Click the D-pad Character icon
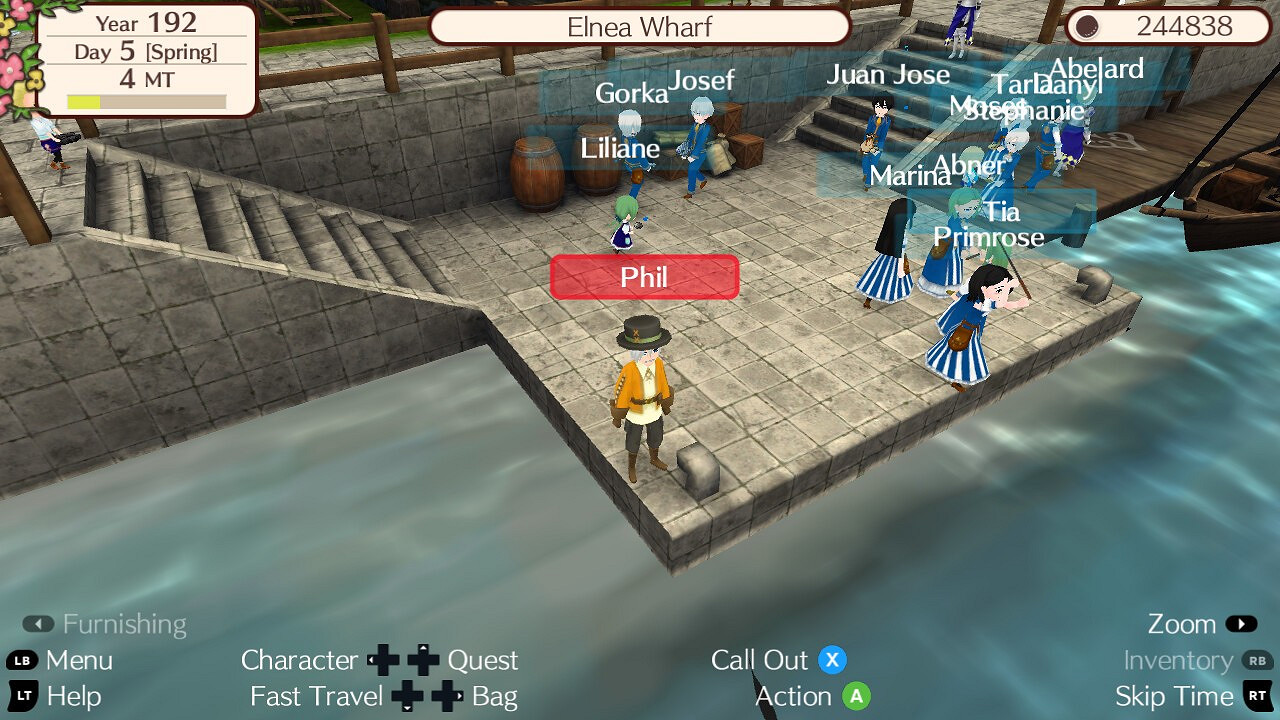Image resolution: width=1280 pixels, height=720 pixels. pos(383,660)
